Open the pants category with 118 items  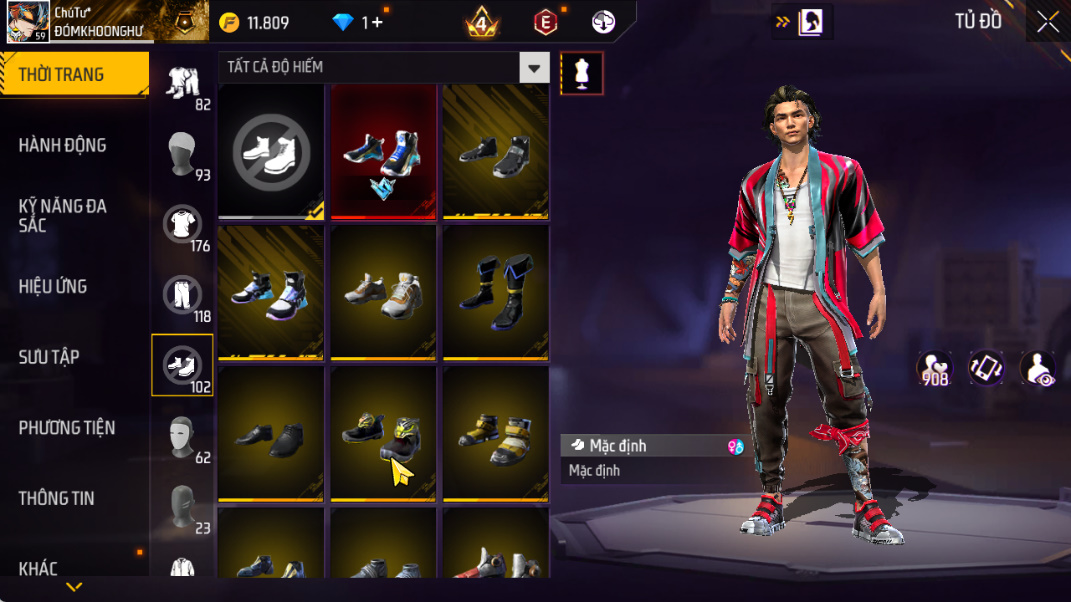click(182, 296)
